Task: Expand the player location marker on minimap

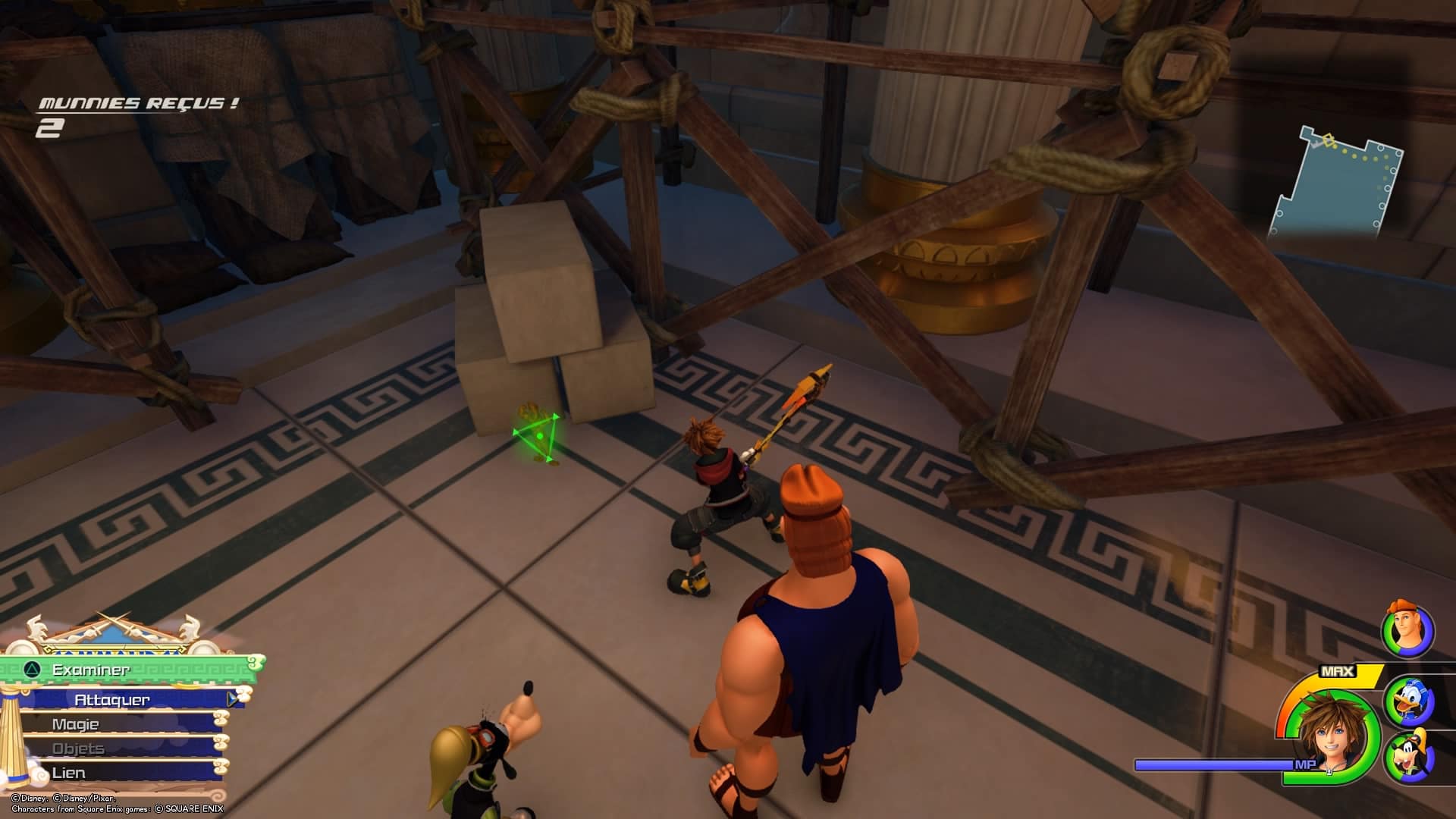Action: point(1329,140)
